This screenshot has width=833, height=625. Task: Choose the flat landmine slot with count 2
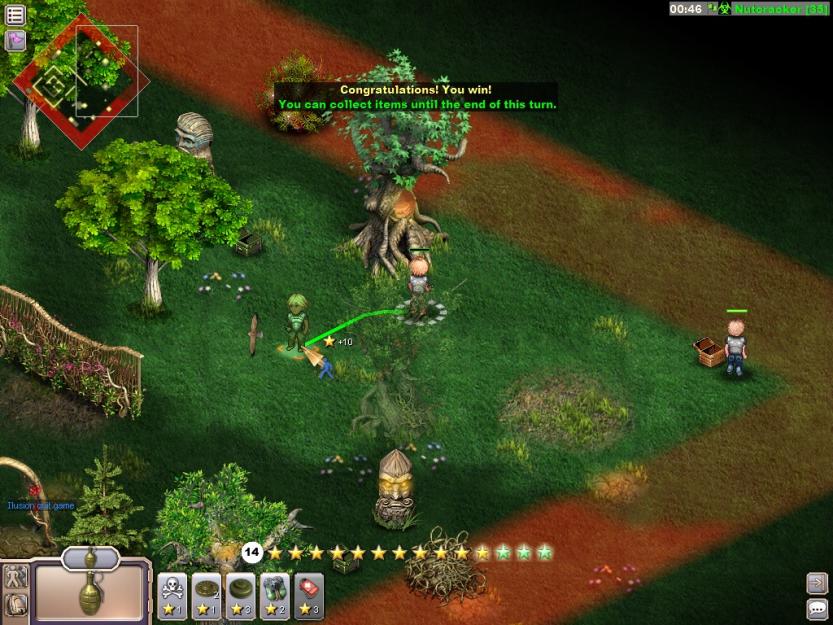[x=207, y=594]
